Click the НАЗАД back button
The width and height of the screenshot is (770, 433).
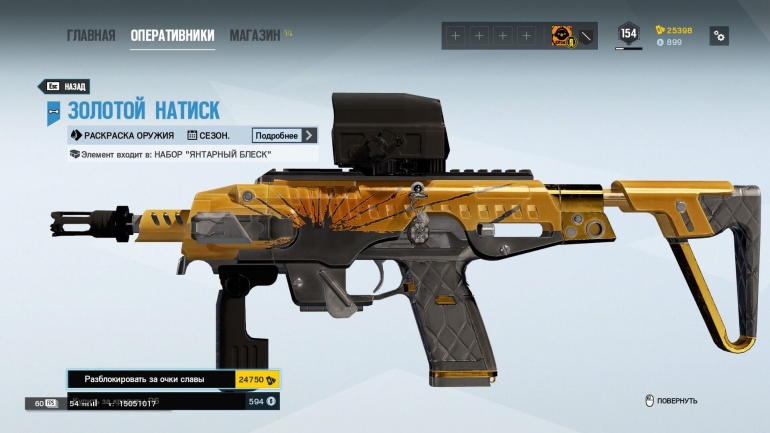point(66,87)
